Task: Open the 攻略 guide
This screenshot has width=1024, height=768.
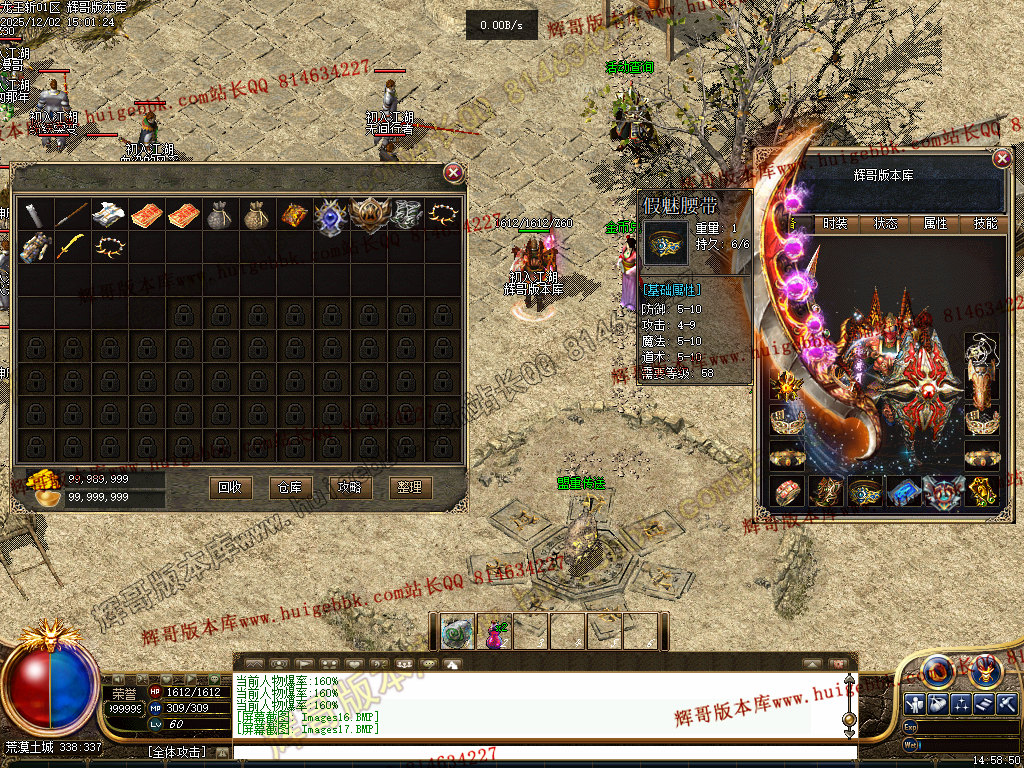Action: click(x=350, y=487)
